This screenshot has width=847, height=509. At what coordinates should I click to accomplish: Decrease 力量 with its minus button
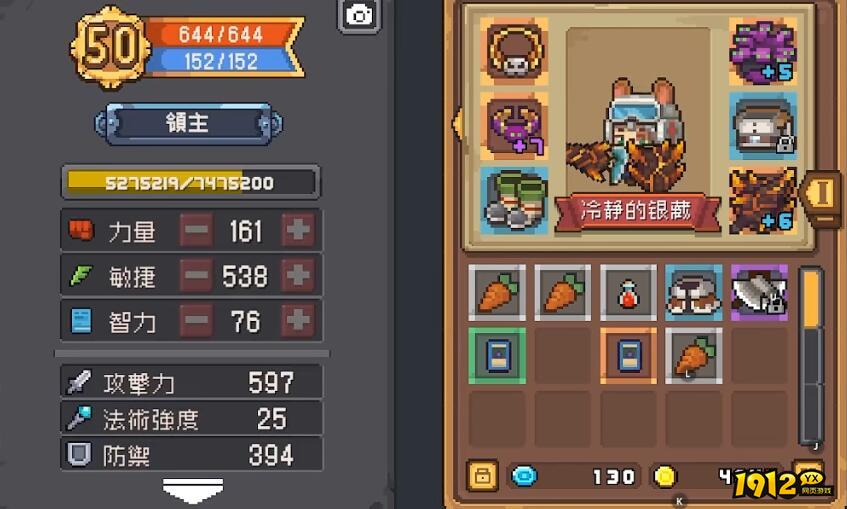coord(197,230)
